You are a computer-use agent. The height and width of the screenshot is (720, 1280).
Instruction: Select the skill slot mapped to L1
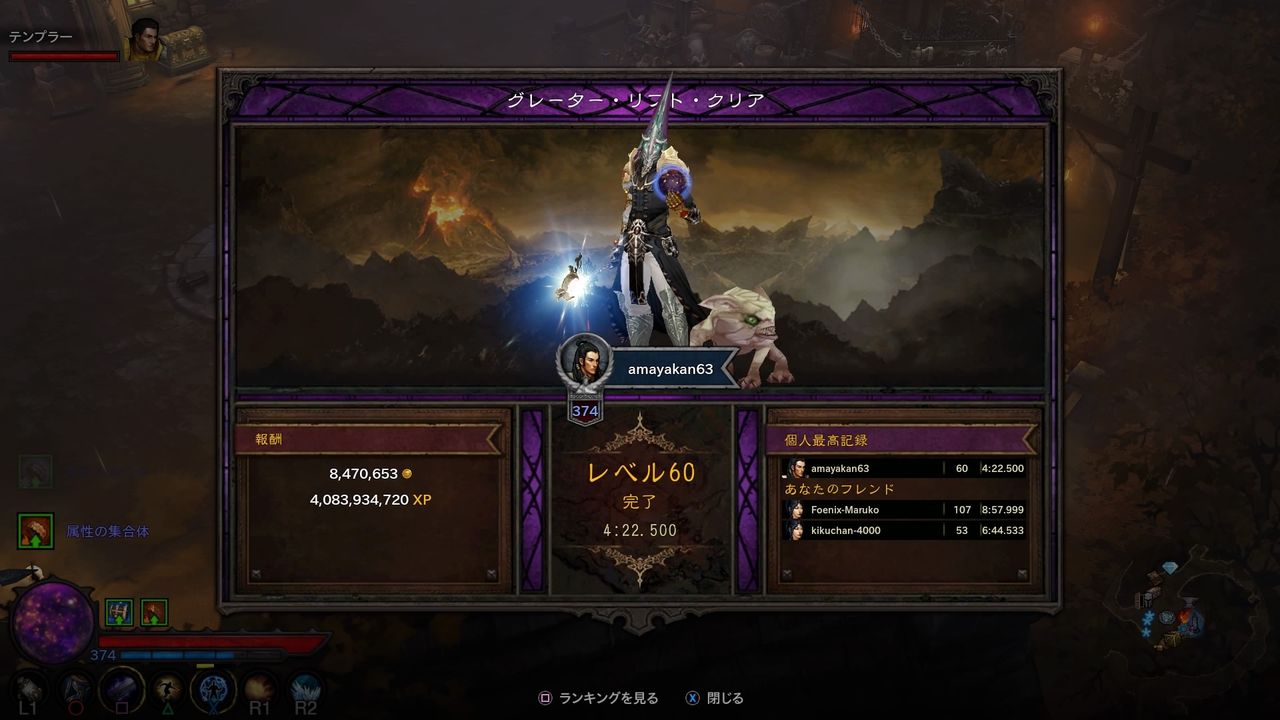(x=28, y=689)
